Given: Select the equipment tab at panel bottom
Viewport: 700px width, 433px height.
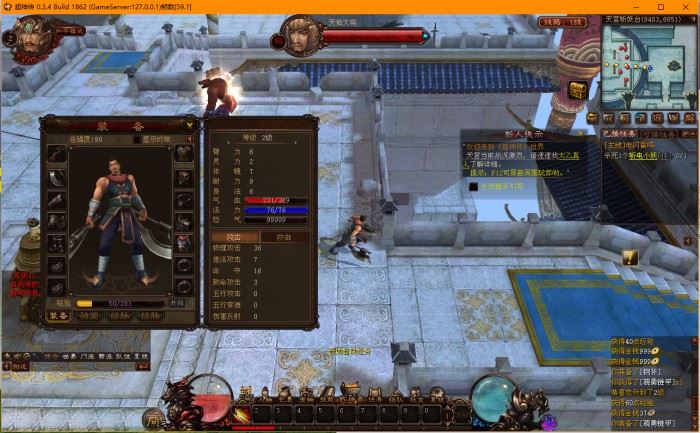Looking at the screenshot, I should click(x=59, y=315).
